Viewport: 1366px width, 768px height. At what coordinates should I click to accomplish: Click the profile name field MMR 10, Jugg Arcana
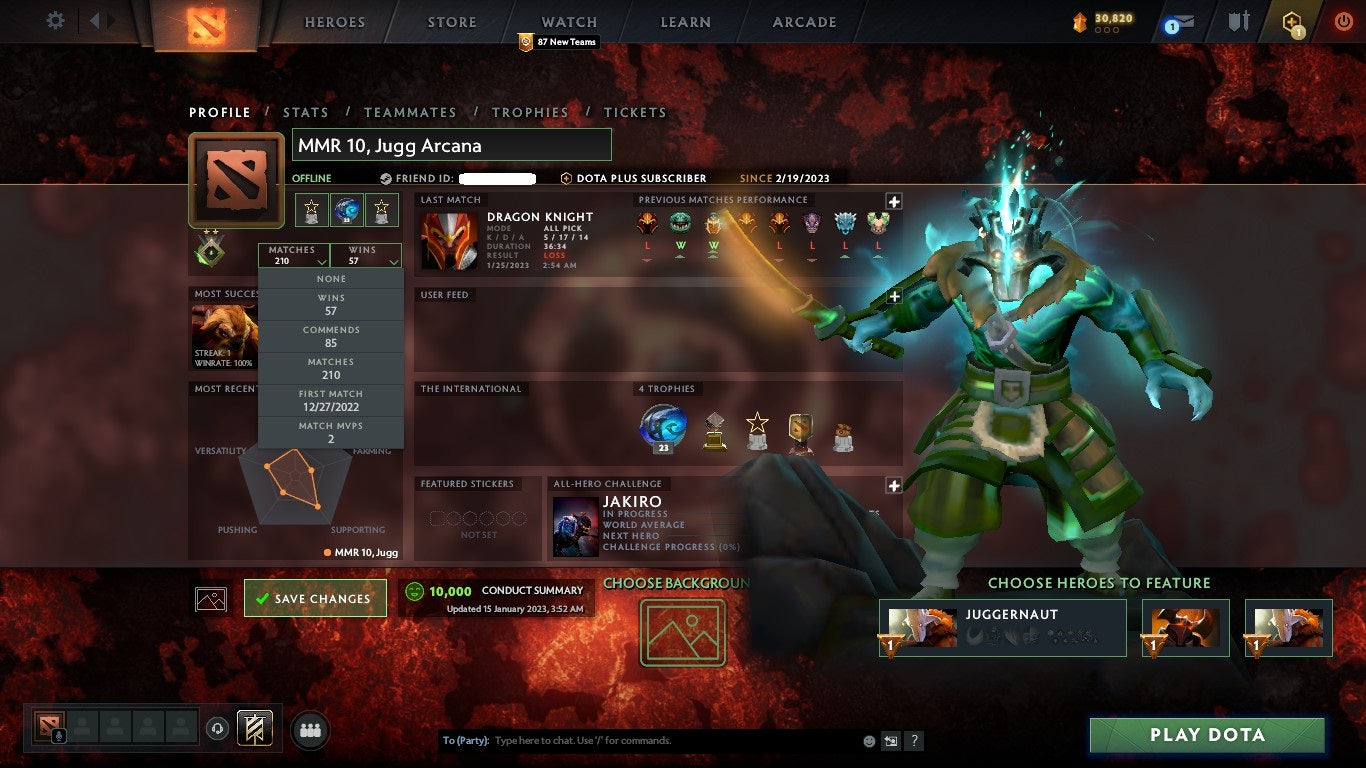(x=450, y=145)
